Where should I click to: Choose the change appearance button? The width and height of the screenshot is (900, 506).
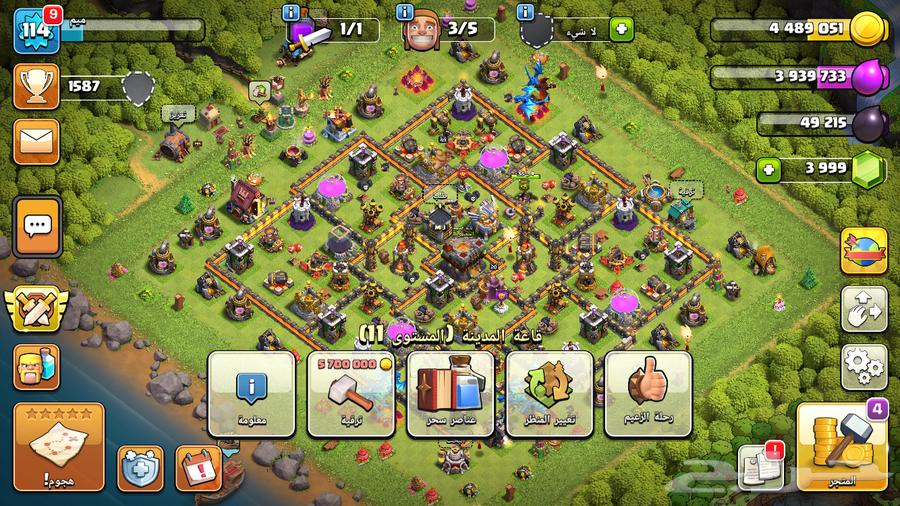(549, 393)
